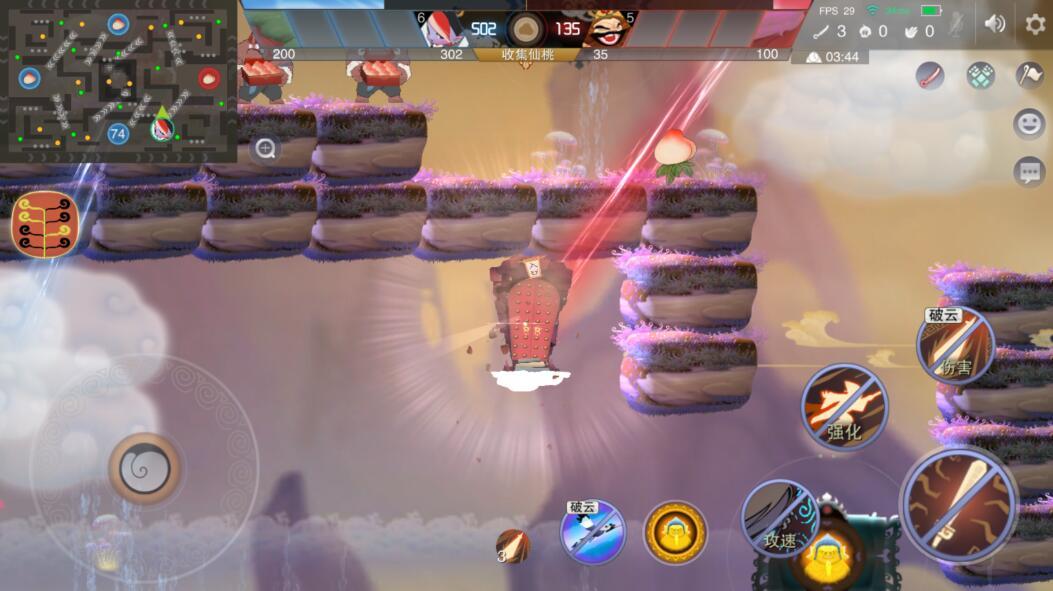Use the blue 破云 skill icon
The image size is (1053, 591).
pyautogui.click(x=592, y=532)
